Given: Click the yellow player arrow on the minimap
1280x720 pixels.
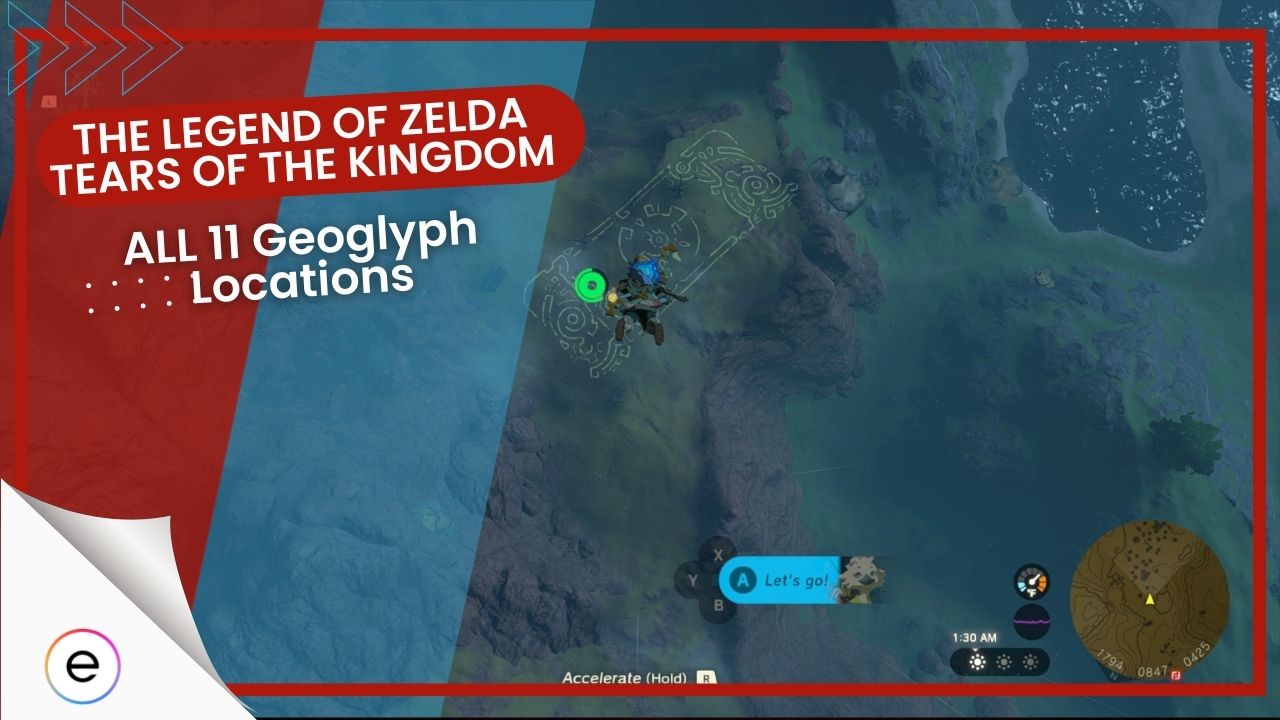Looking at the screenshot, I should coord(1149,600).
